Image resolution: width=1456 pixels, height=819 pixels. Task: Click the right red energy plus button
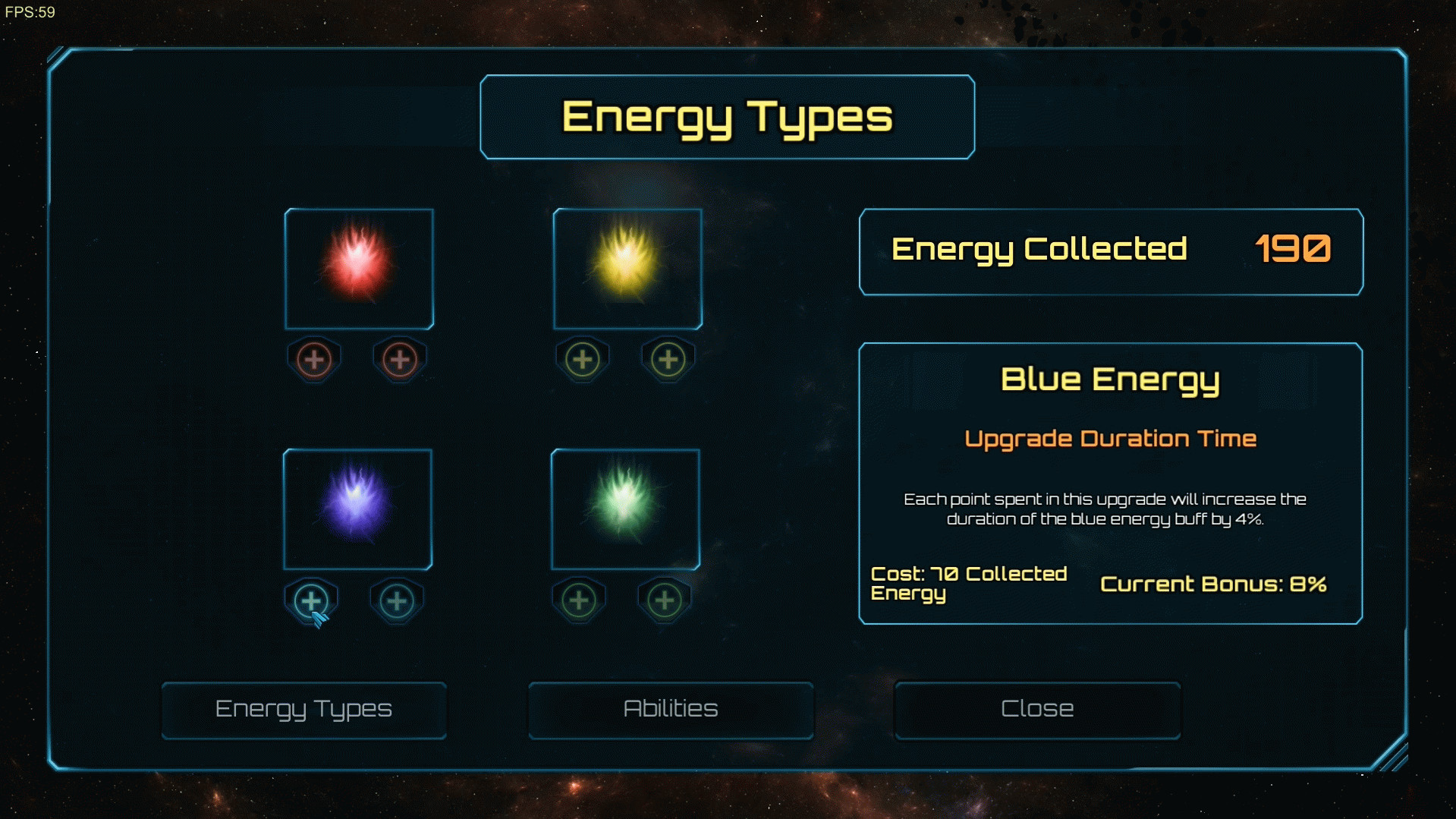click(400, 359)
